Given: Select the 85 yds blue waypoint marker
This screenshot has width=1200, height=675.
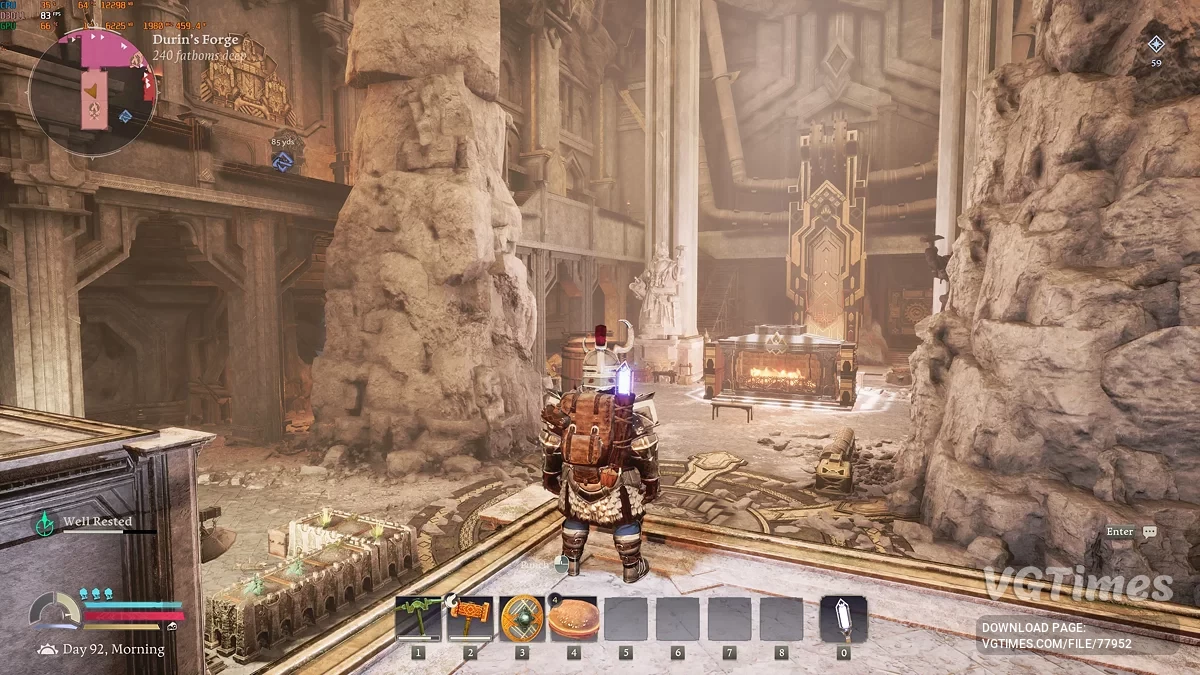Looking at the screenshot, I should coord(282,160).
